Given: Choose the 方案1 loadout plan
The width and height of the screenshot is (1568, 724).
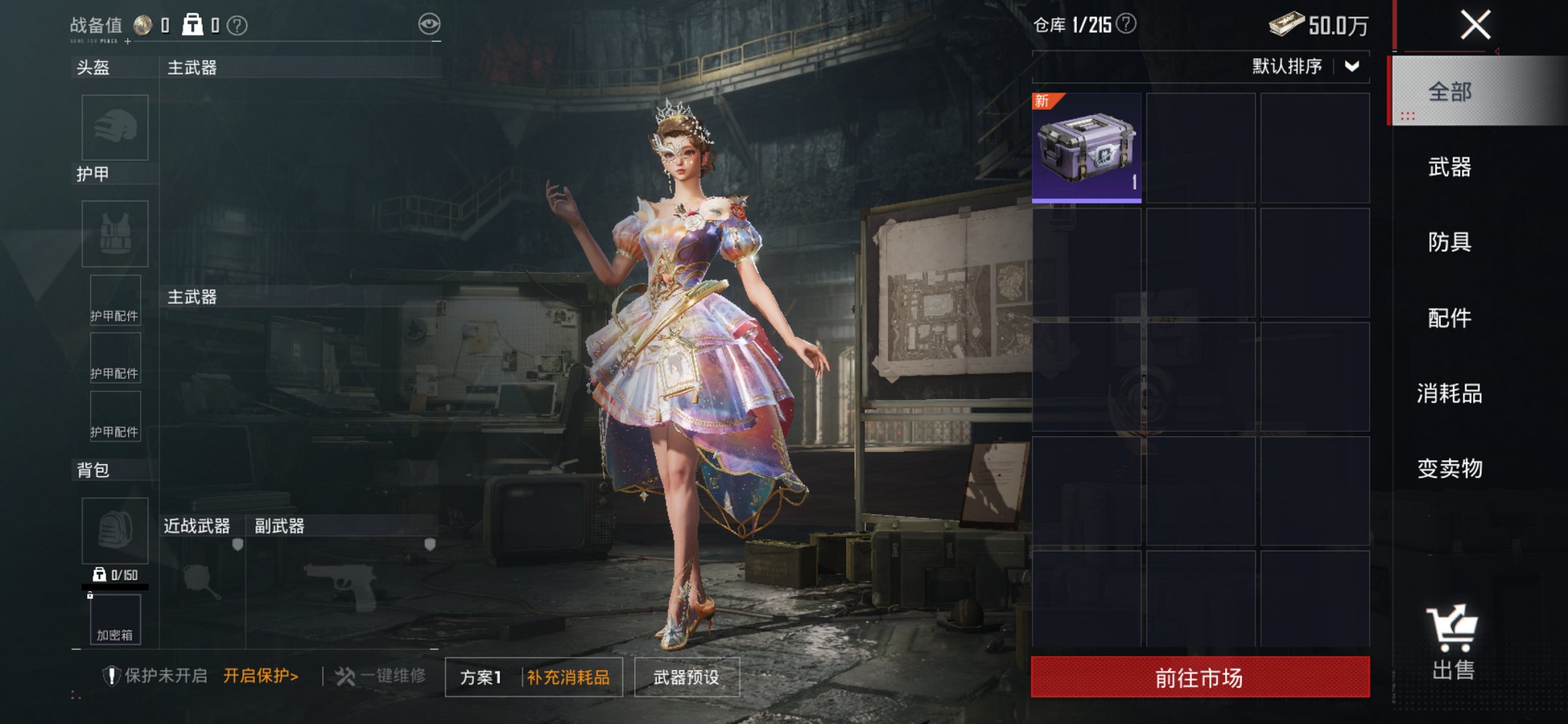Looking at the screenshot, I should 481,677.
